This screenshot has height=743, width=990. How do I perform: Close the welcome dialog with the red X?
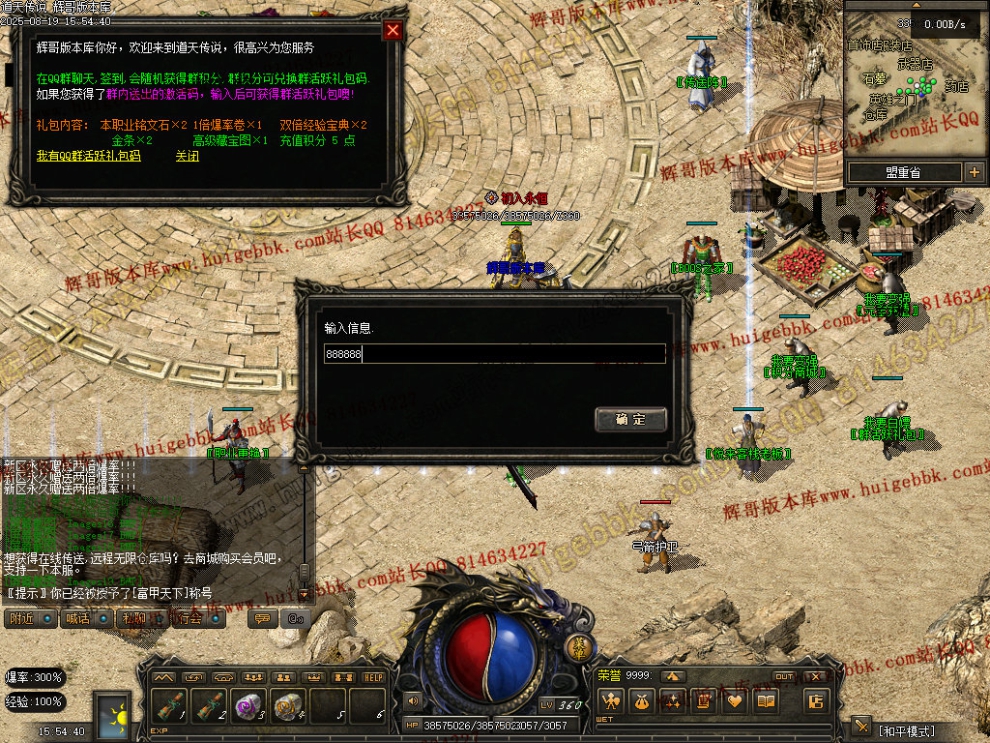pos(393,30)
